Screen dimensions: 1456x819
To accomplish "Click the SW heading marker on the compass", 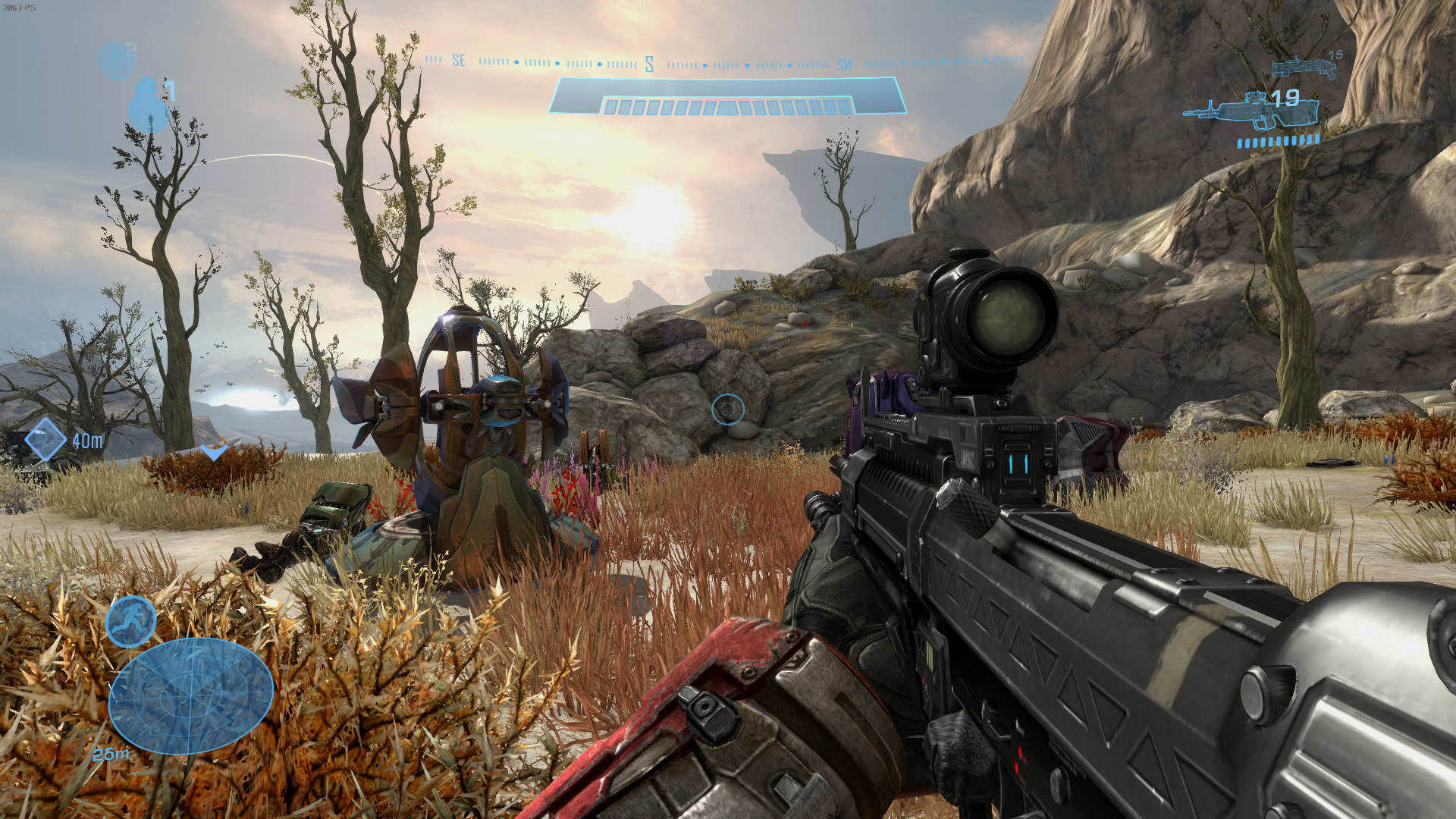I will coord(844,64).
